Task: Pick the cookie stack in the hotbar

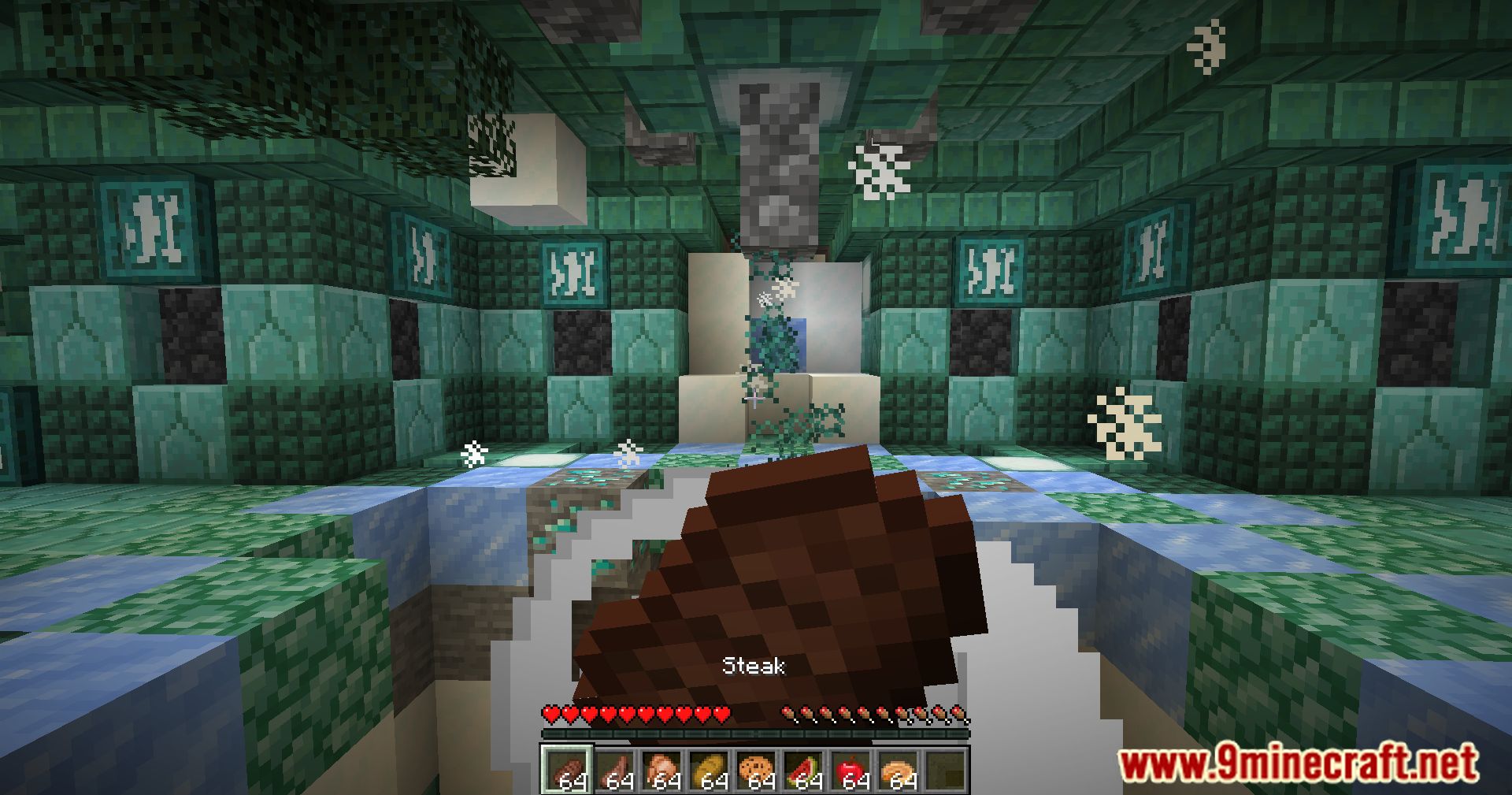Action: click(x=755, y=769)
